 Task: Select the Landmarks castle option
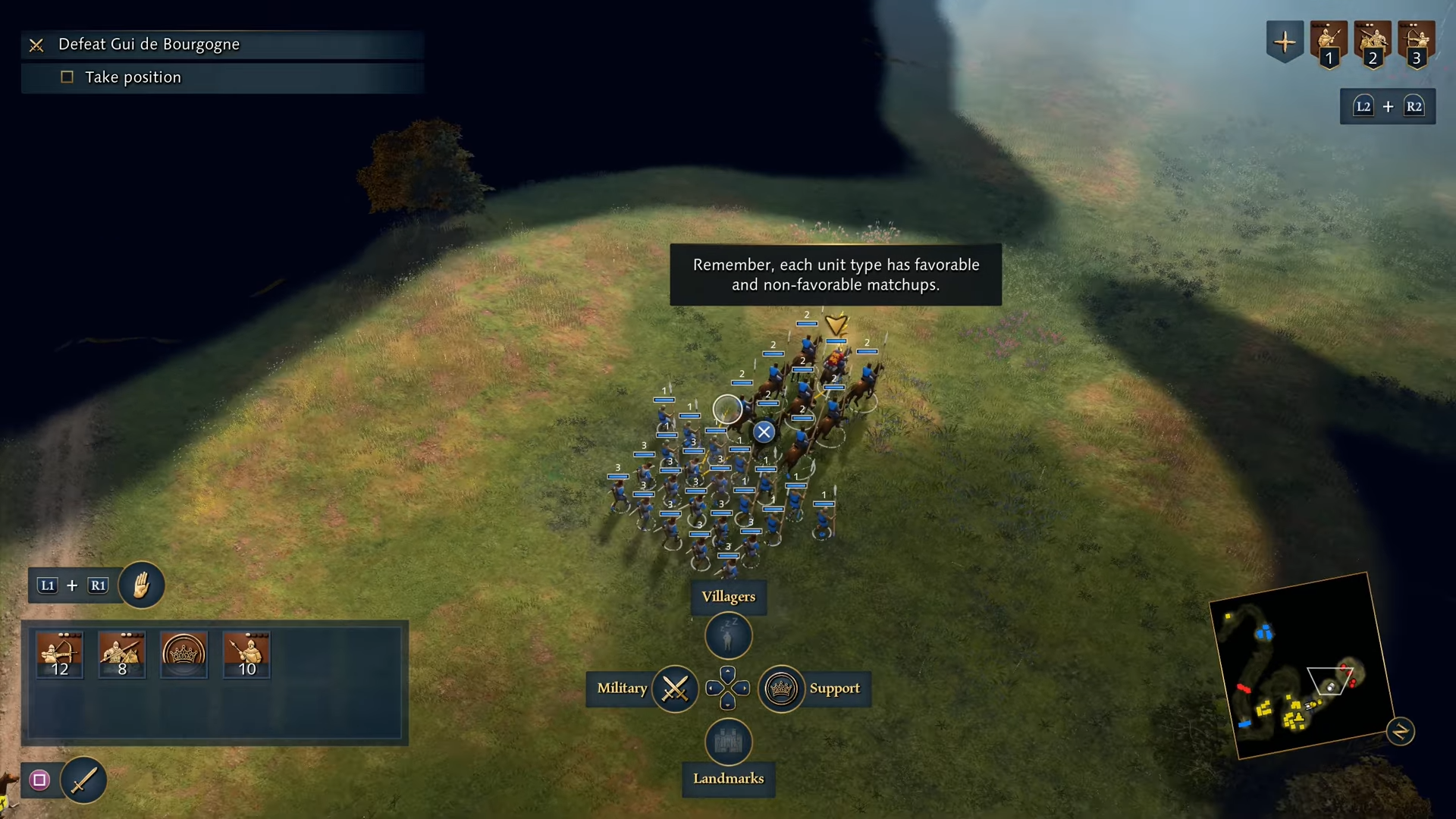point(728,742)
